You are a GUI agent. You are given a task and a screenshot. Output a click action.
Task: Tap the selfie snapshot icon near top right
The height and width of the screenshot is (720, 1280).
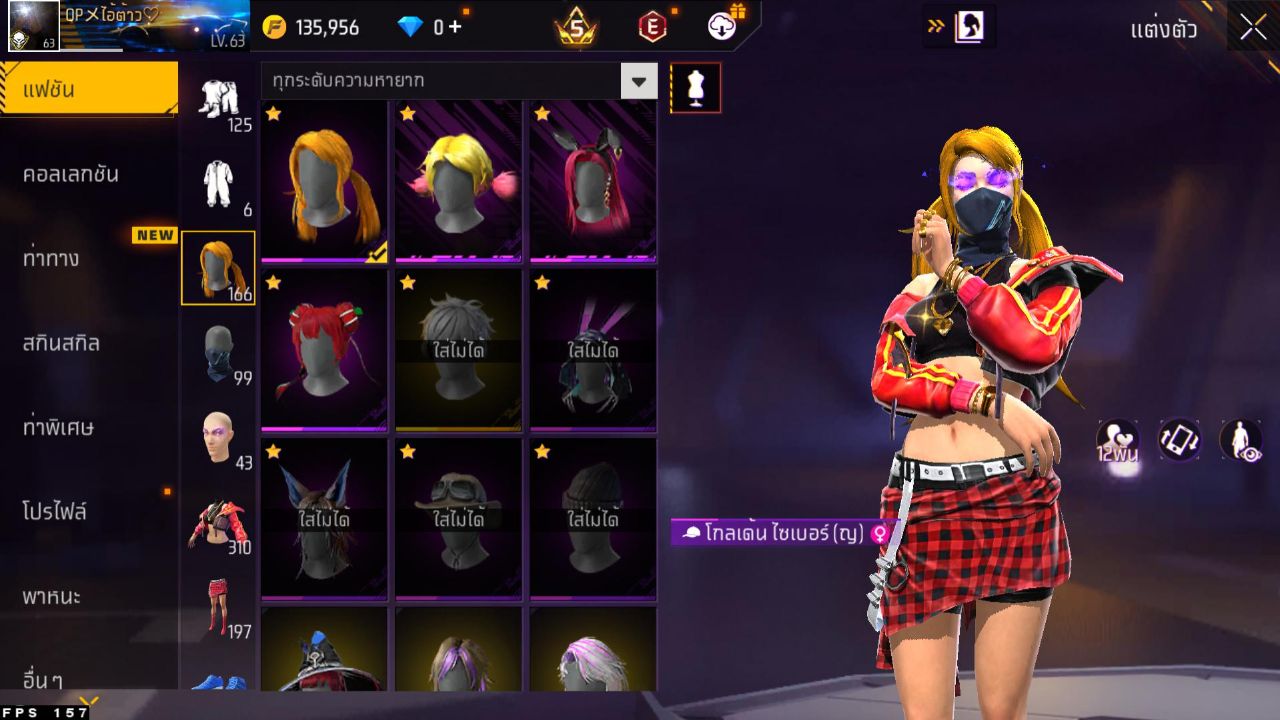click(969, 27)
